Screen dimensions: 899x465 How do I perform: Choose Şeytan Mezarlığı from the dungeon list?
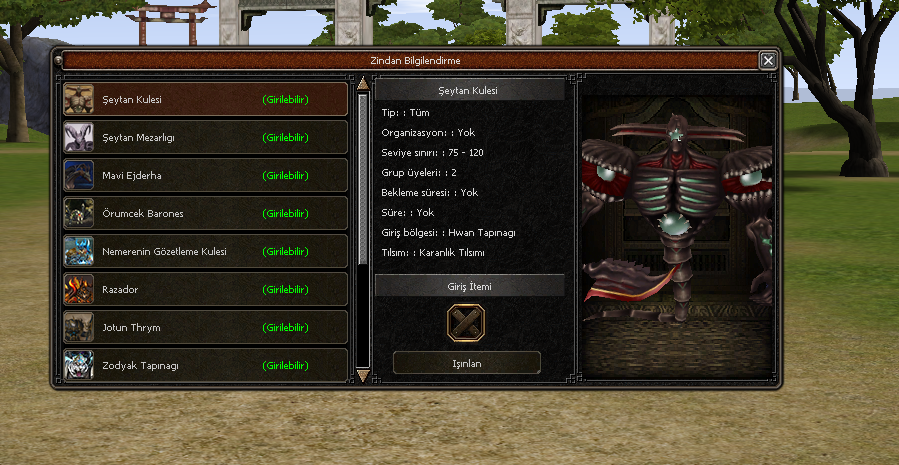click(x=205, y=137)
